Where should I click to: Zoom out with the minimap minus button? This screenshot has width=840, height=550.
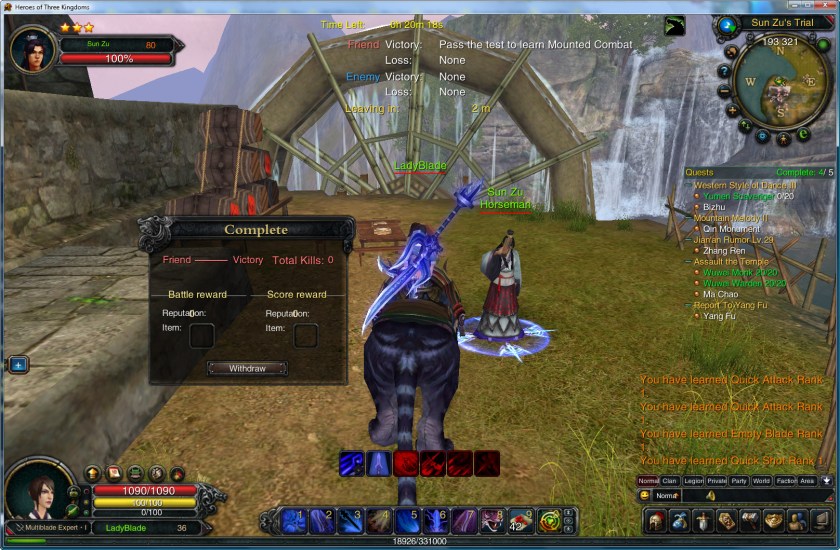[724, 91]
